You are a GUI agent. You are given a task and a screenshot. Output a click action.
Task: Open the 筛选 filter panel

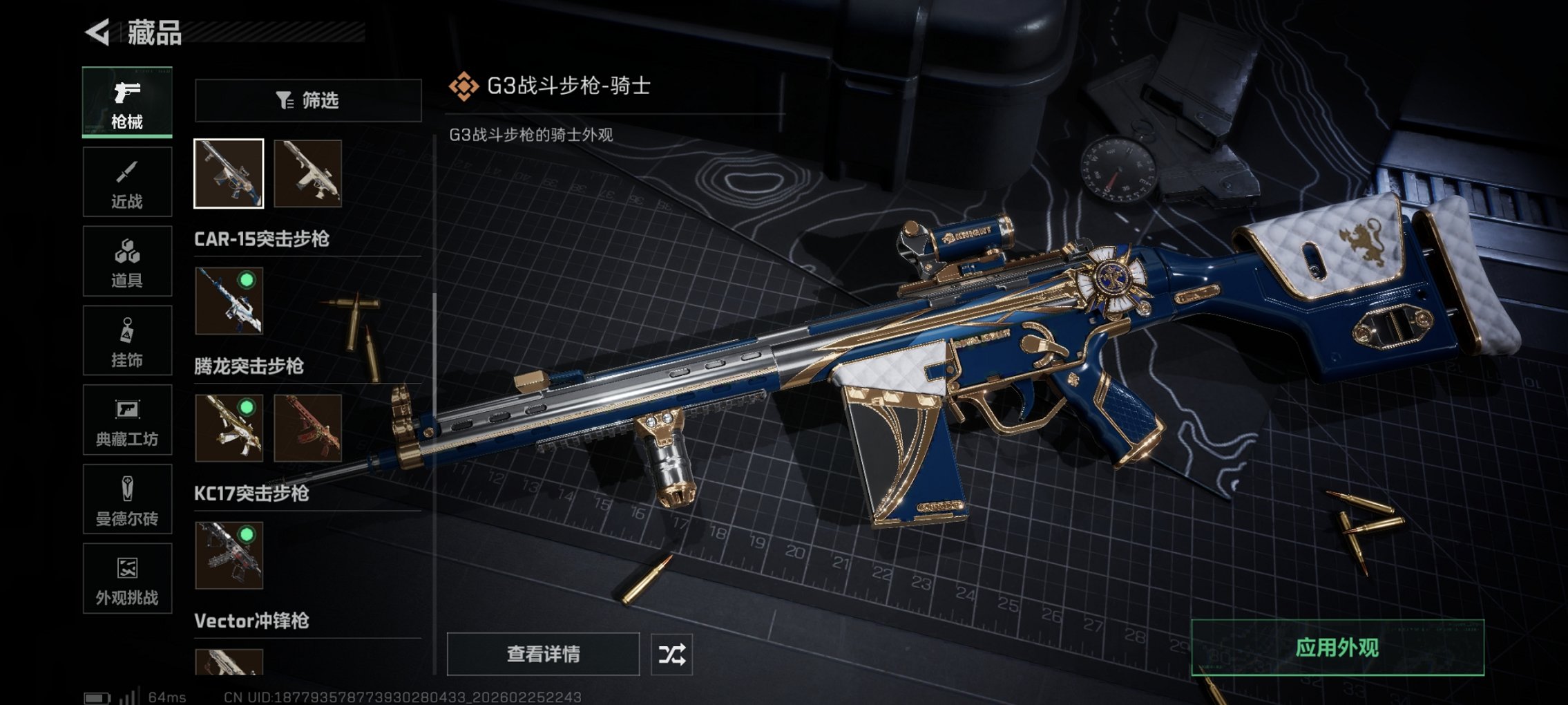(x=307, y=101)
